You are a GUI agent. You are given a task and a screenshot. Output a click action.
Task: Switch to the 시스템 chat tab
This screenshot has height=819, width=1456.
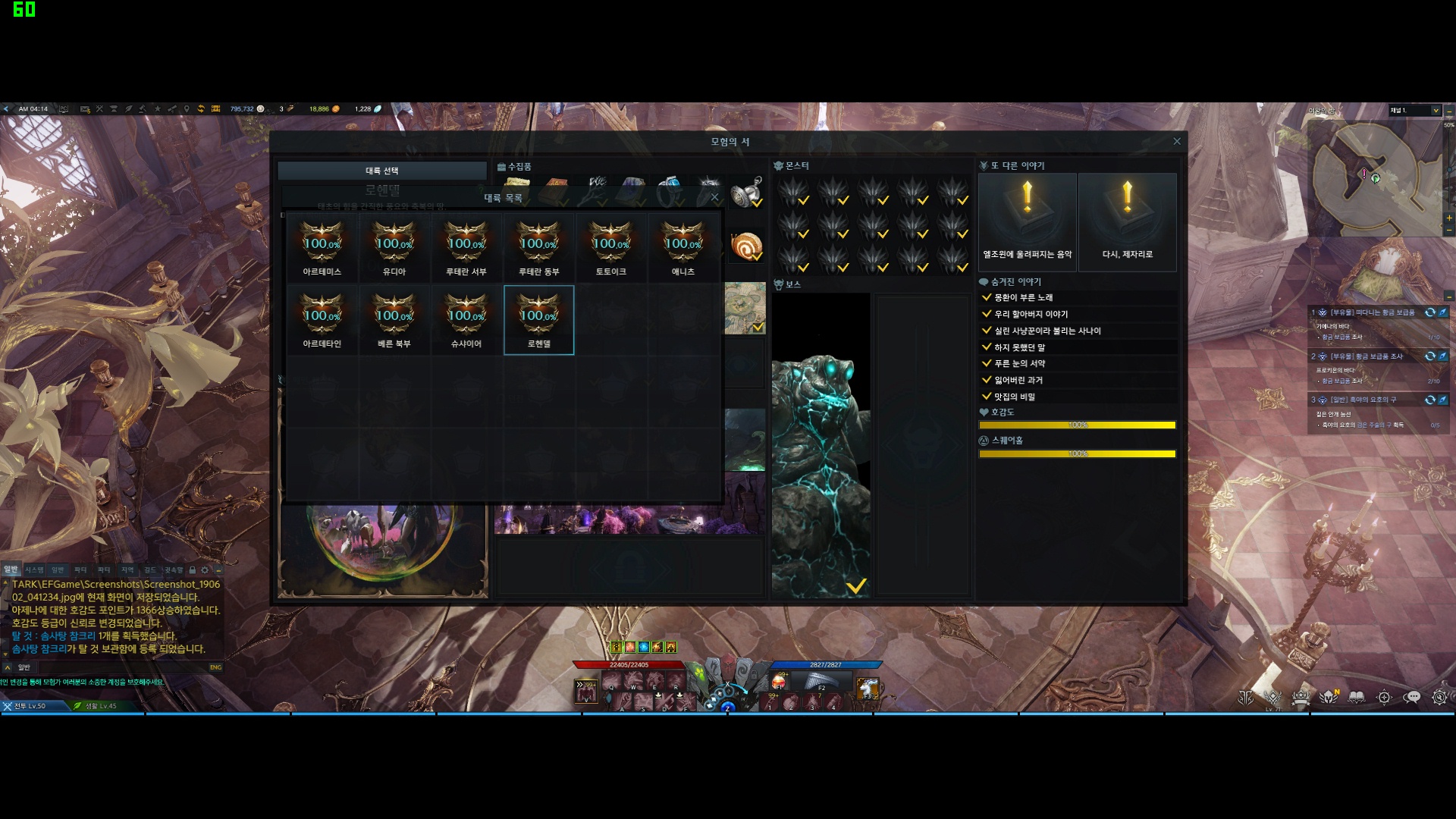34,570
